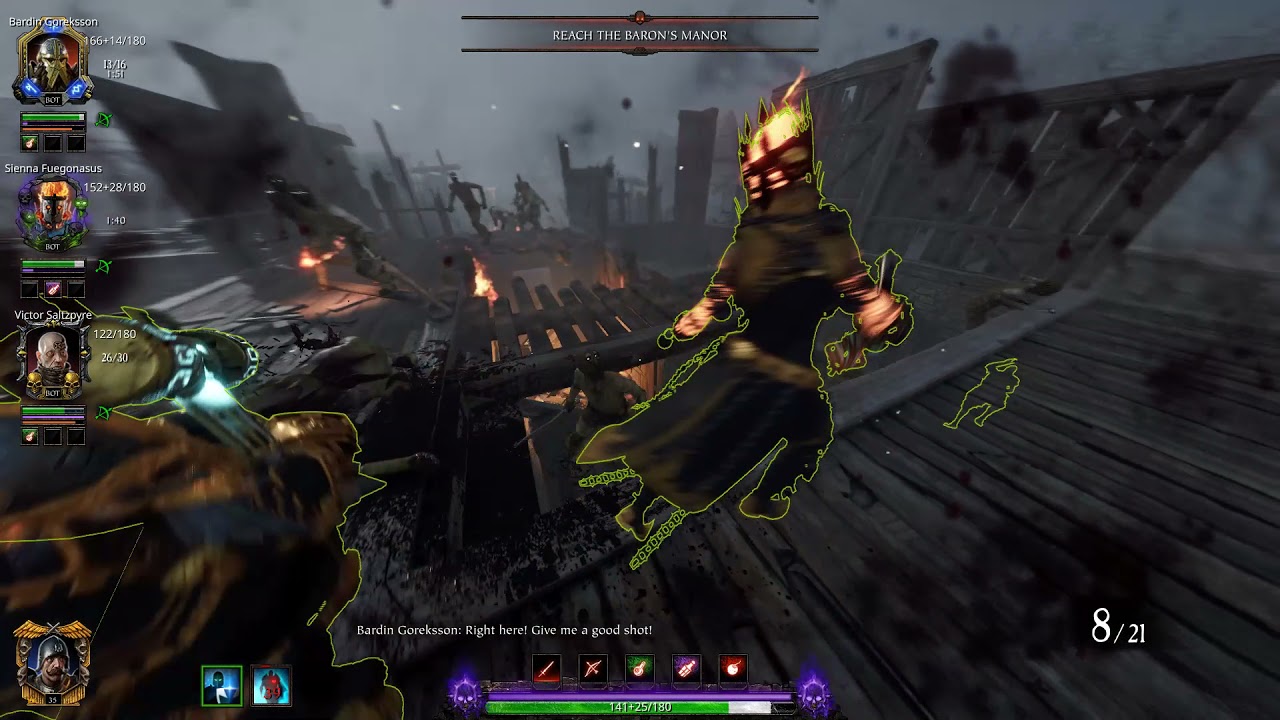Screen dimensions: 1280x720
Task: Click Sienna Fuegonasus's flaming portrait
Action: tap(53, 213)
